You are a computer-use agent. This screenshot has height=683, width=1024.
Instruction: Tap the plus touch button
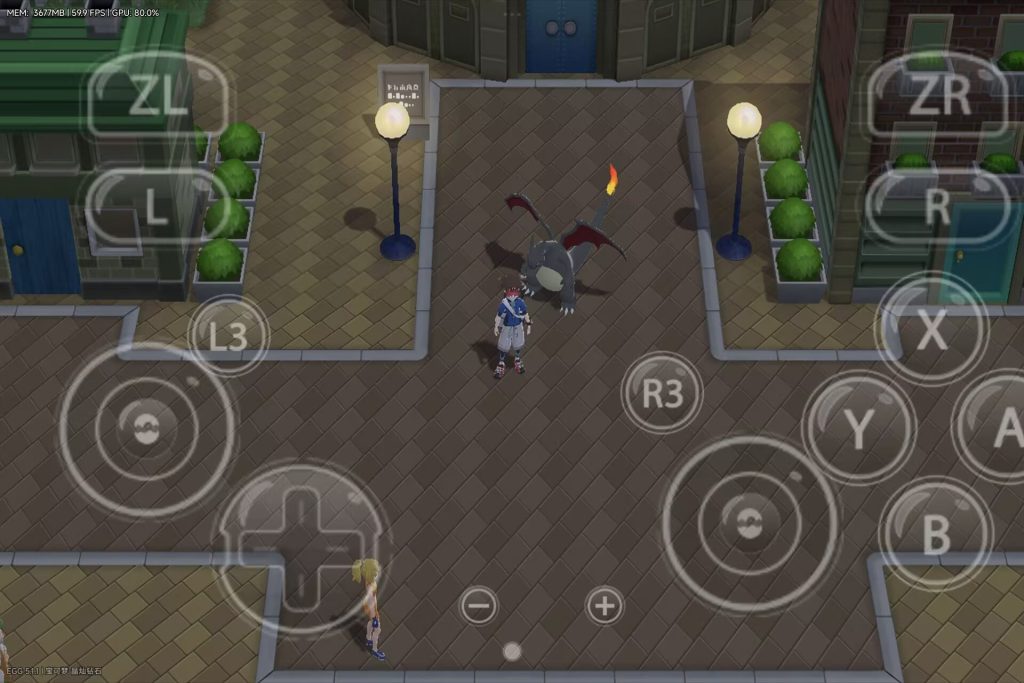coord(604,605)
